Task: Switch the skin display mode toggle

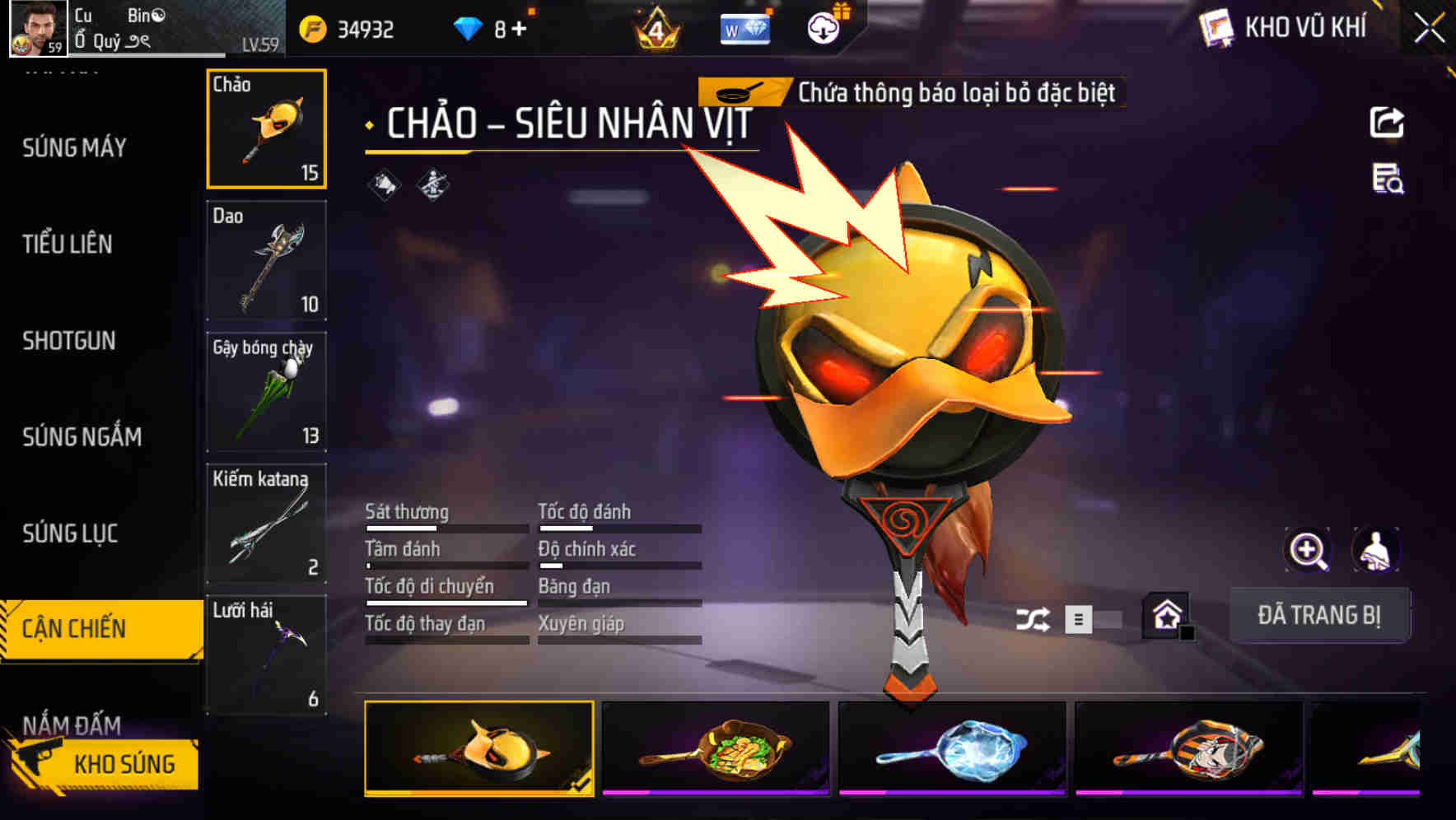Action: 1077,617
